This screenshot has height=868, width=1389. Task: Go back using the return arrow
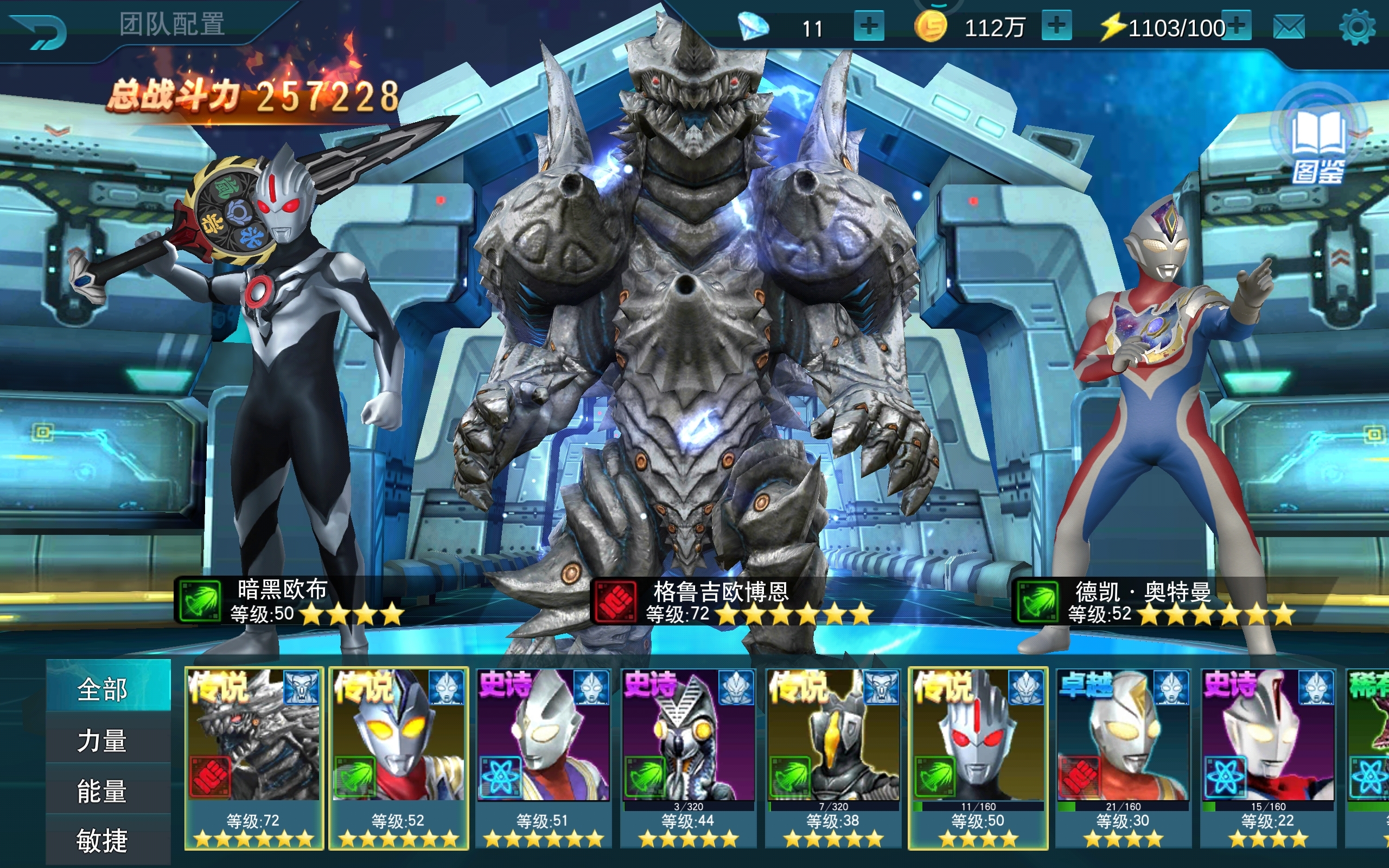(x=40, y=32)
